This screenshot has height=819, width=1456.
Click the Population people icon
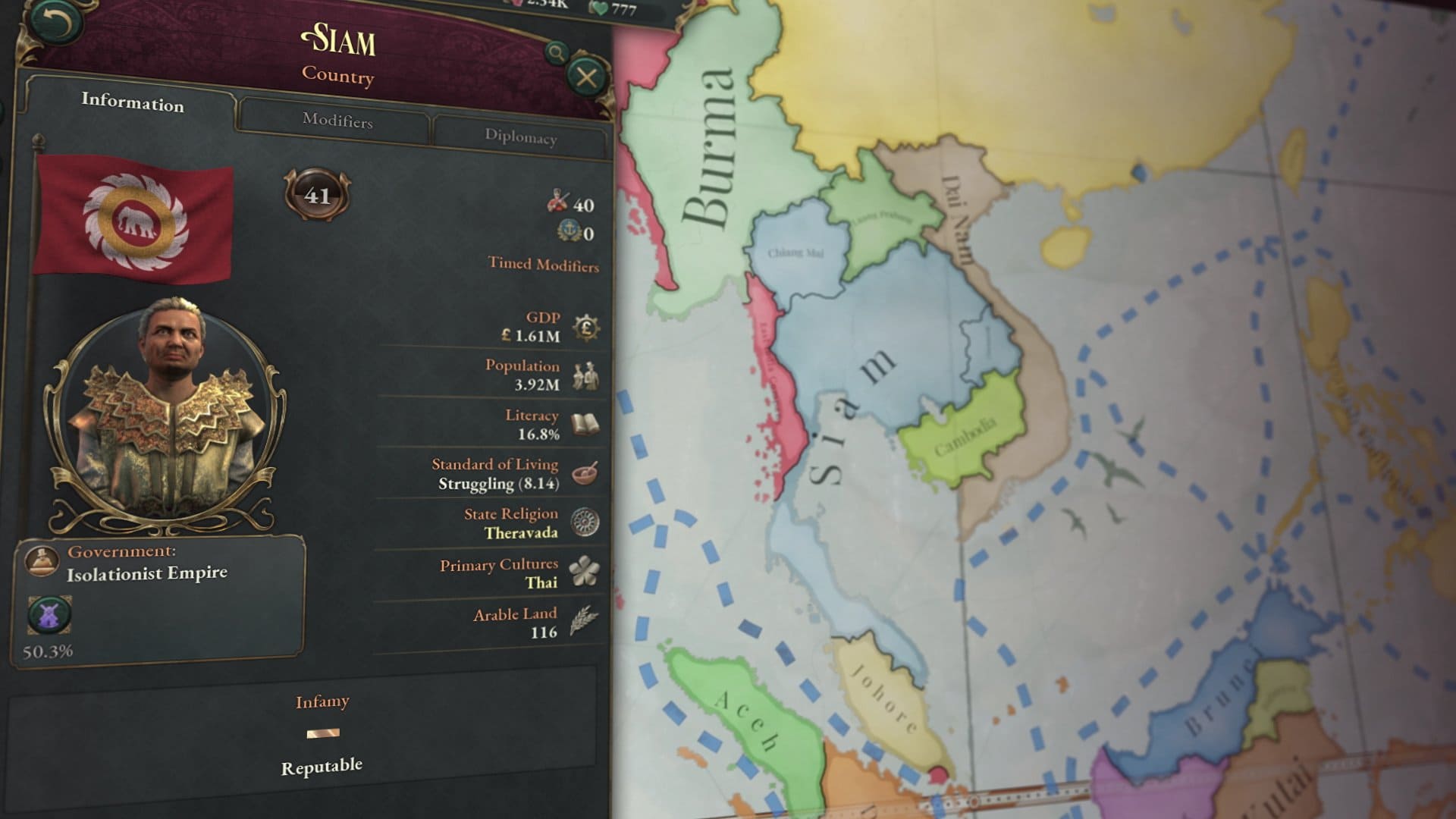pos(585,375)
